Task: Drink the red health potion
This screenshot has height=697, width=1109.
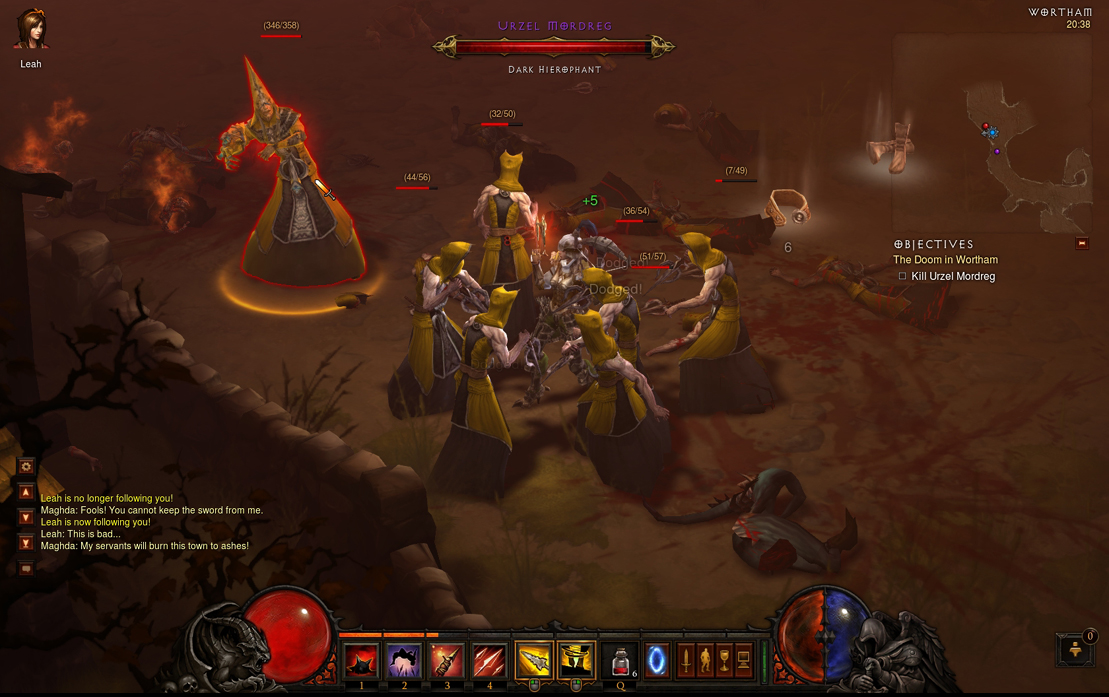Action: (620, 661)
